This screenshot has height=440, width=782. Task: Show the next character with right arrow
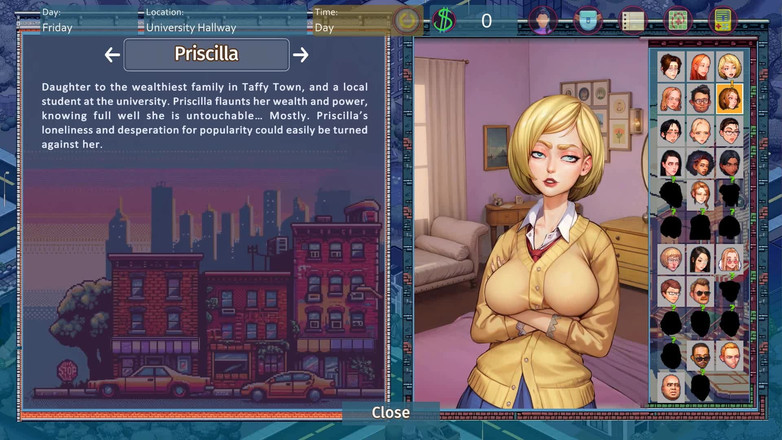tap(300, 55)
